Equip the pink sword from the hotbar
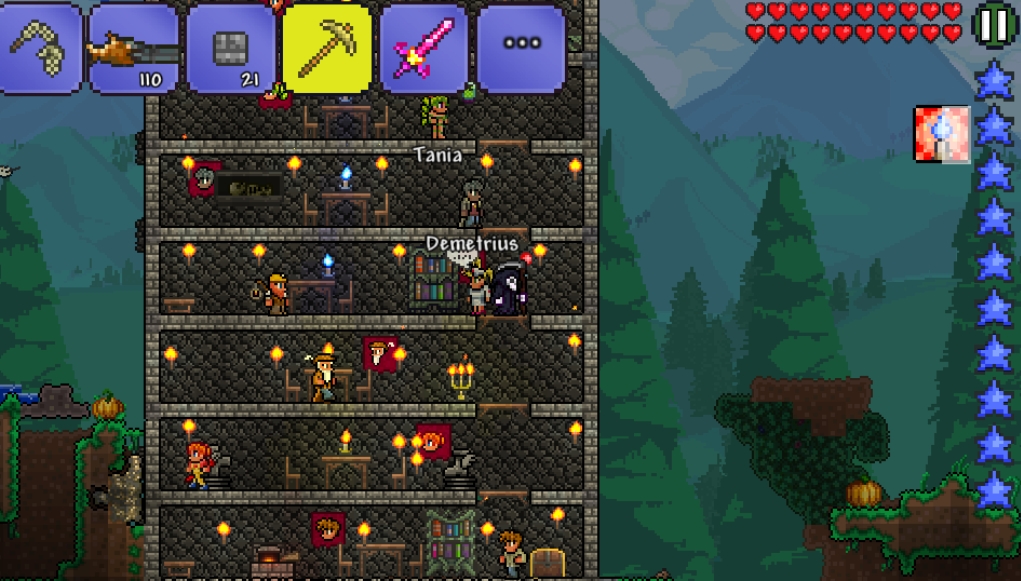Image resolution: width=1021 pixels, height=581 pixels. 424,48
